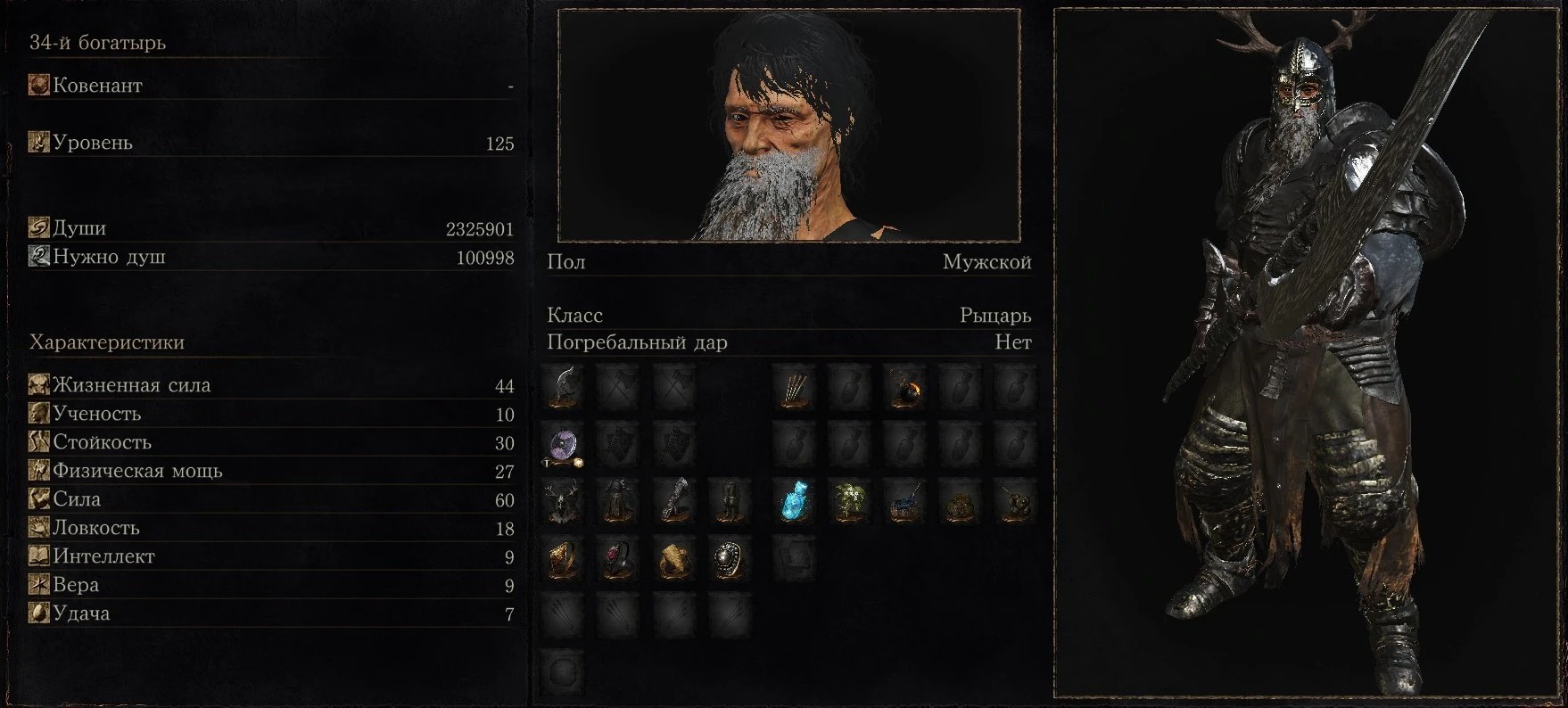Select the brown moss clump item

pyautogui.click(x=960, y=501)
